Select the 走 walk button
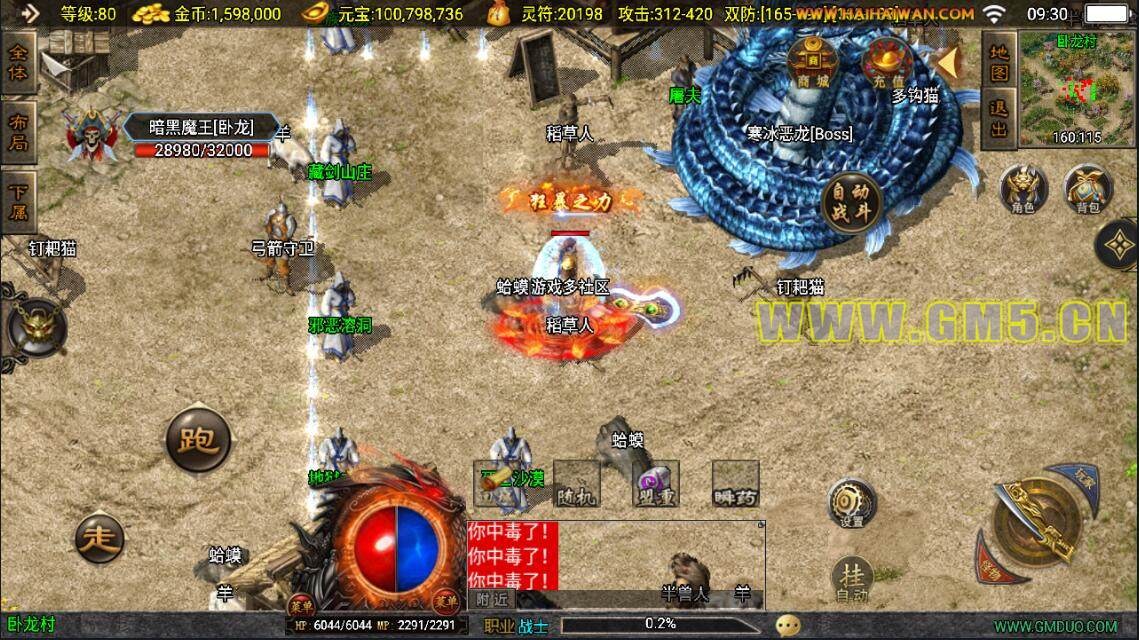 [x=101, y=540]
